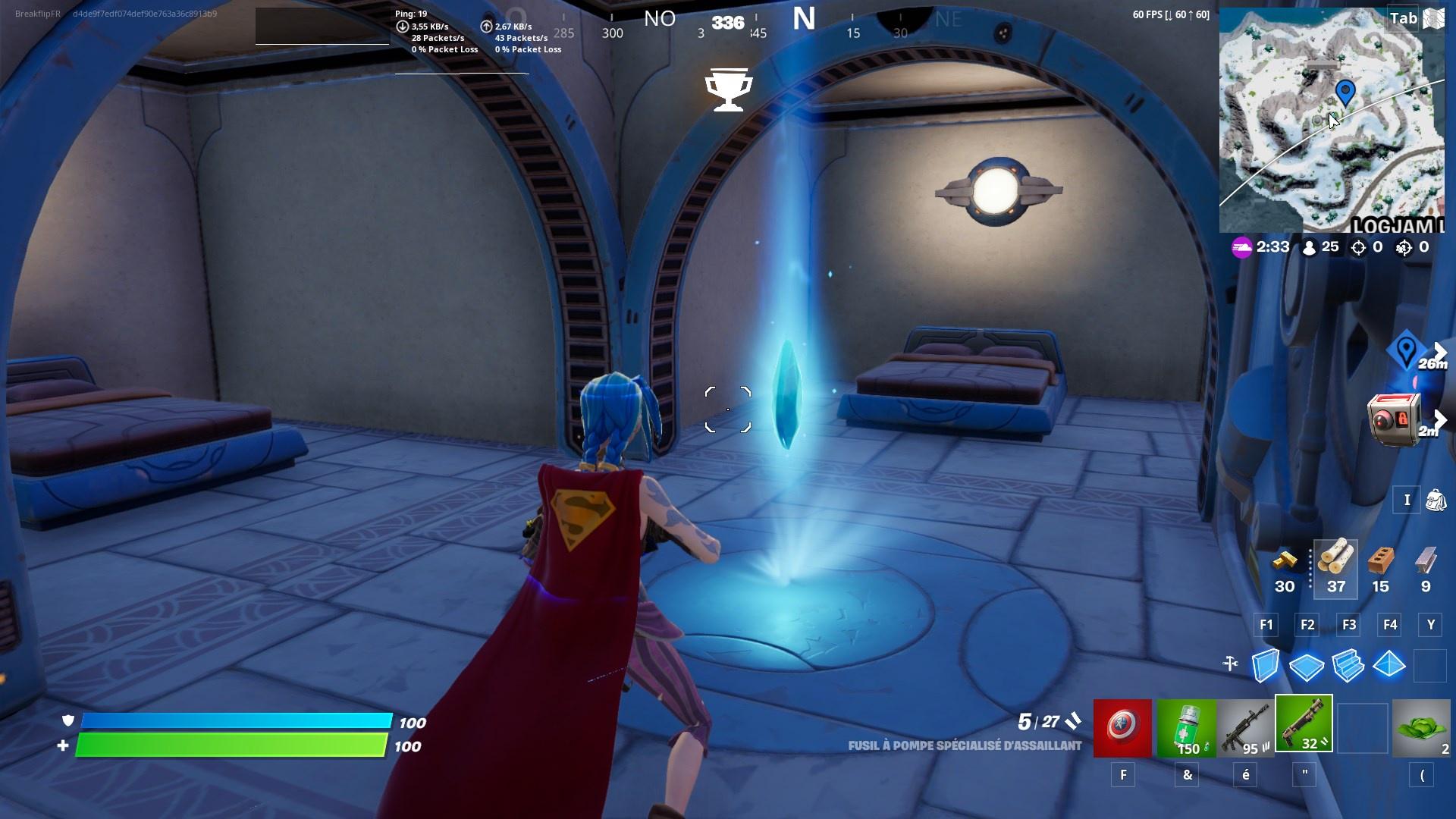Click the F1 keybind button

1266,625
